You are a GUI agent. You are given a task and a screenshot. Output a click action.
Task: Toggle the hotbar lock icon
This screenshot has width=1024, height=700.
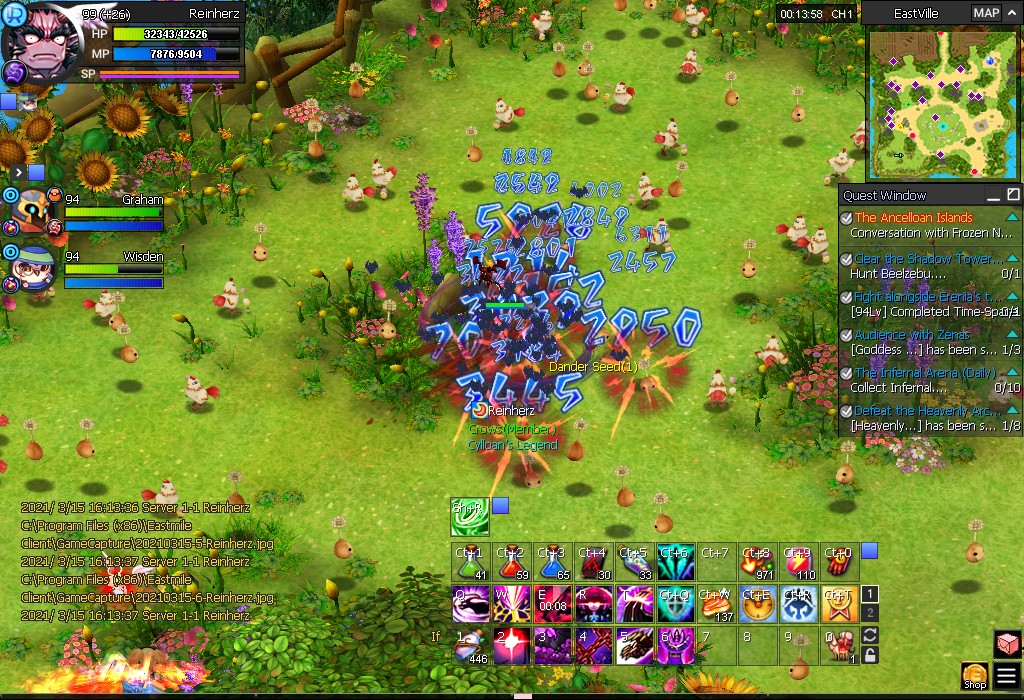click(870, 654)
